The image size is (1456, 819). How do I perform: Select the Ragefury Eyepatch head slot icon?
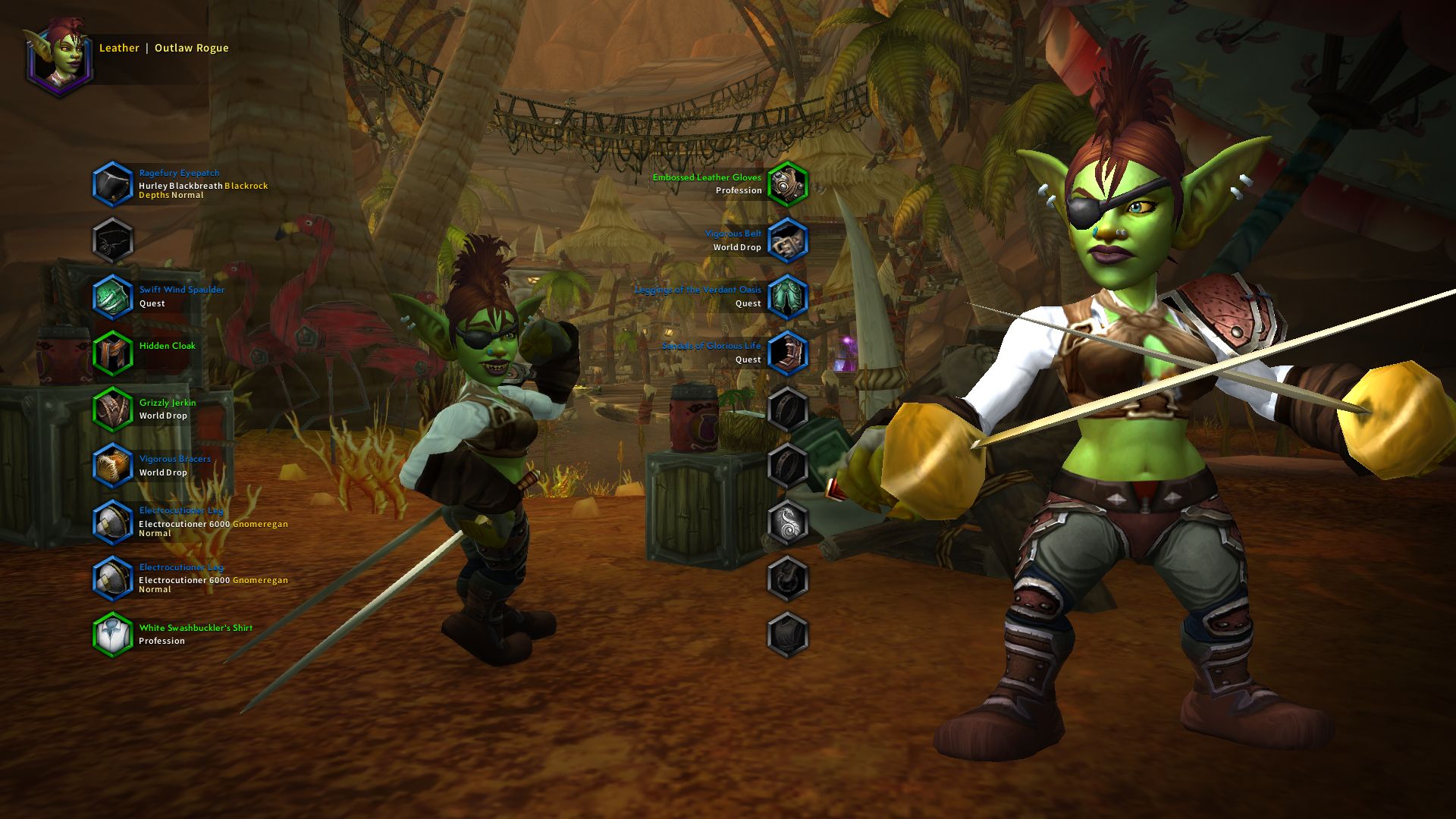pyautogui.click(x=114, y=183)
